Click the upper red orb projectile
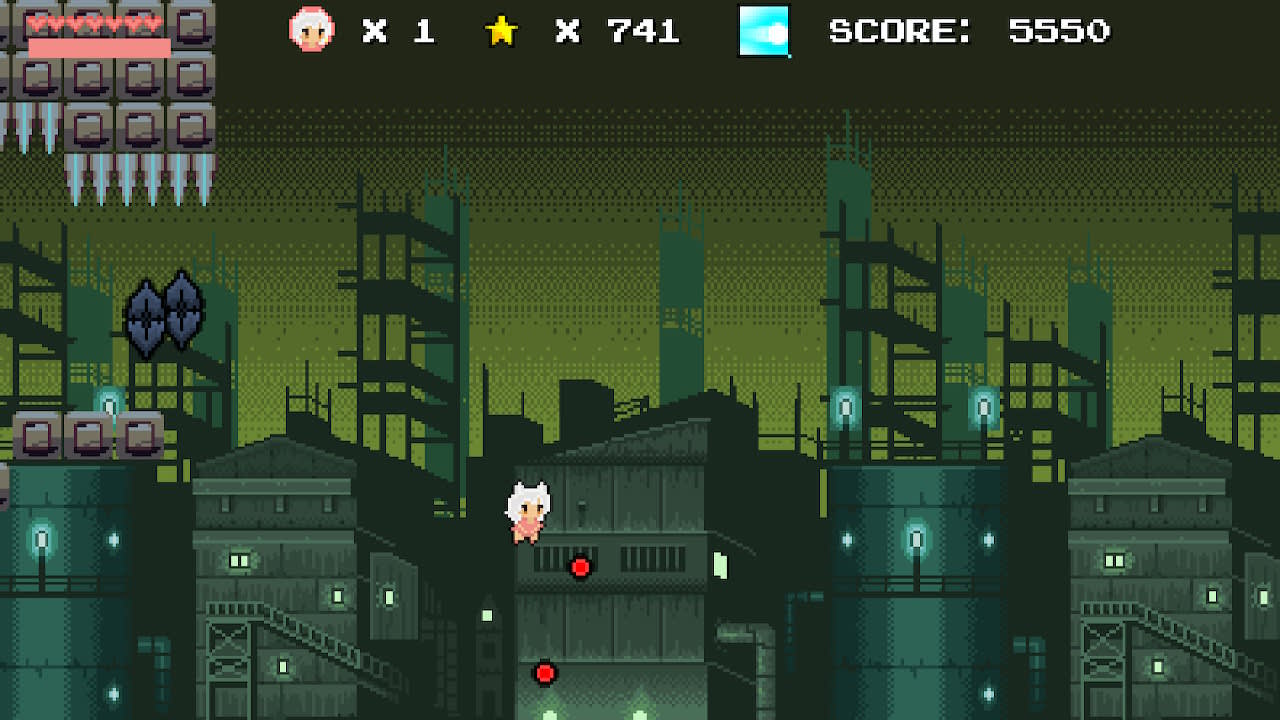This screenshot has height=720, width=1280. click(x=579, y=566)
